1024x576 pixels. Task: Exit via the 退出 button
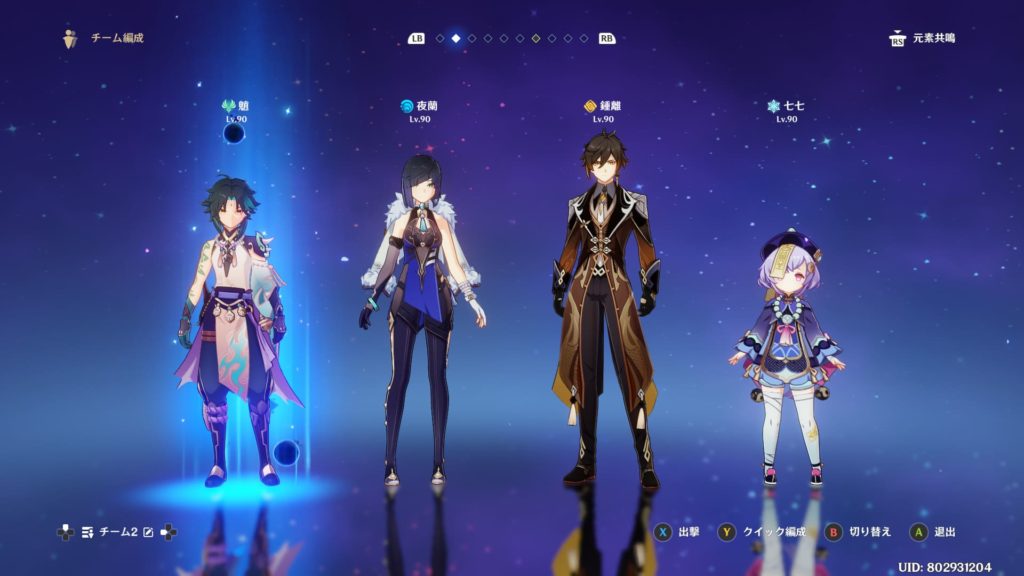933,532
